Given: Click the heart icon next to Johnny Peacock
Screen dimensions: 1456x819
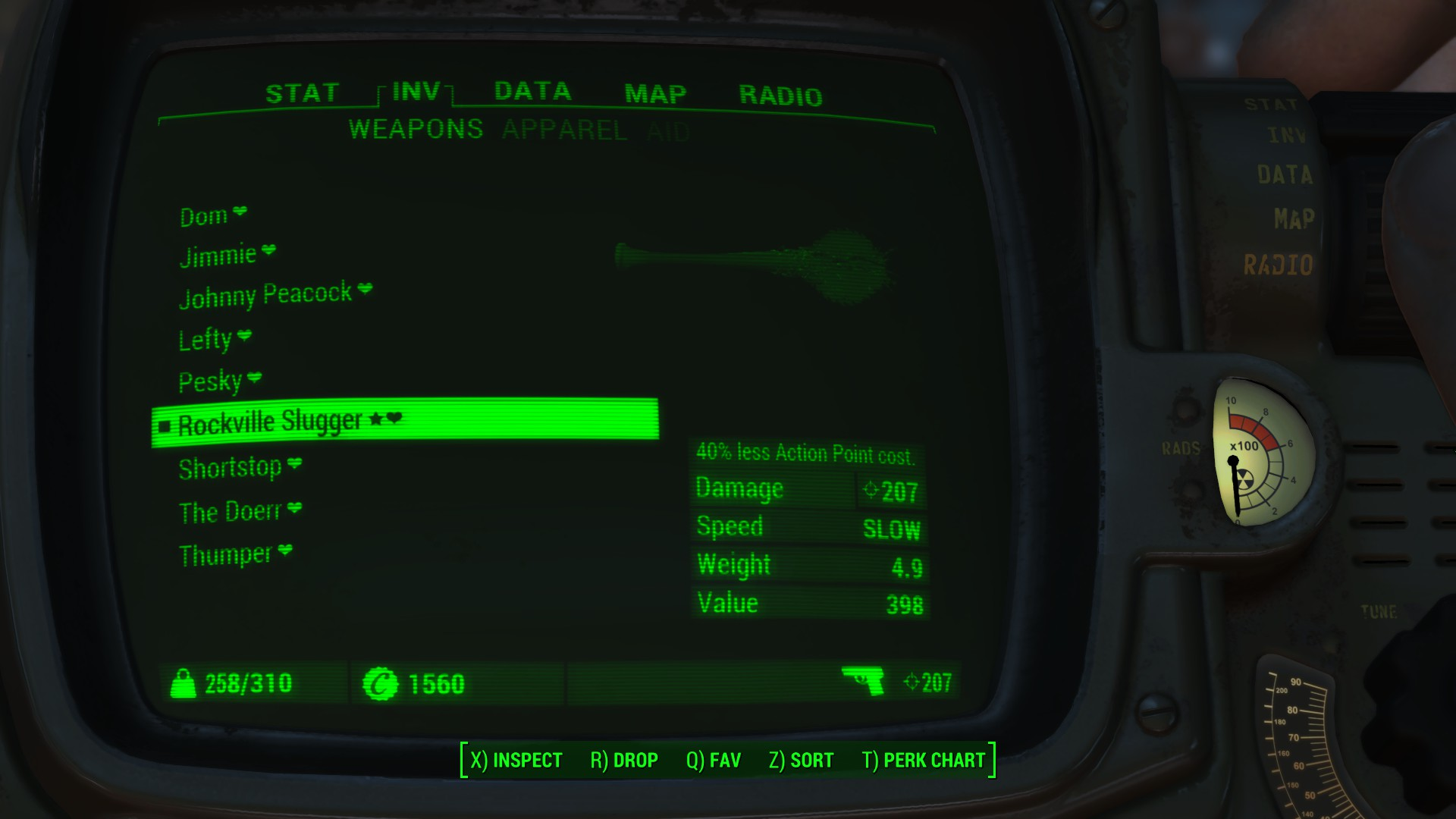Looking at the screenshot, I should point(366,289).
